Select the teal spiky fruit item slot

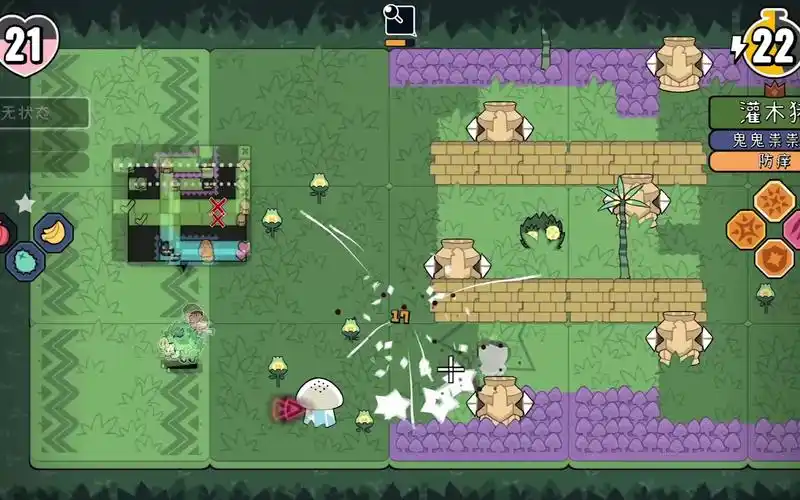point(23,261)
